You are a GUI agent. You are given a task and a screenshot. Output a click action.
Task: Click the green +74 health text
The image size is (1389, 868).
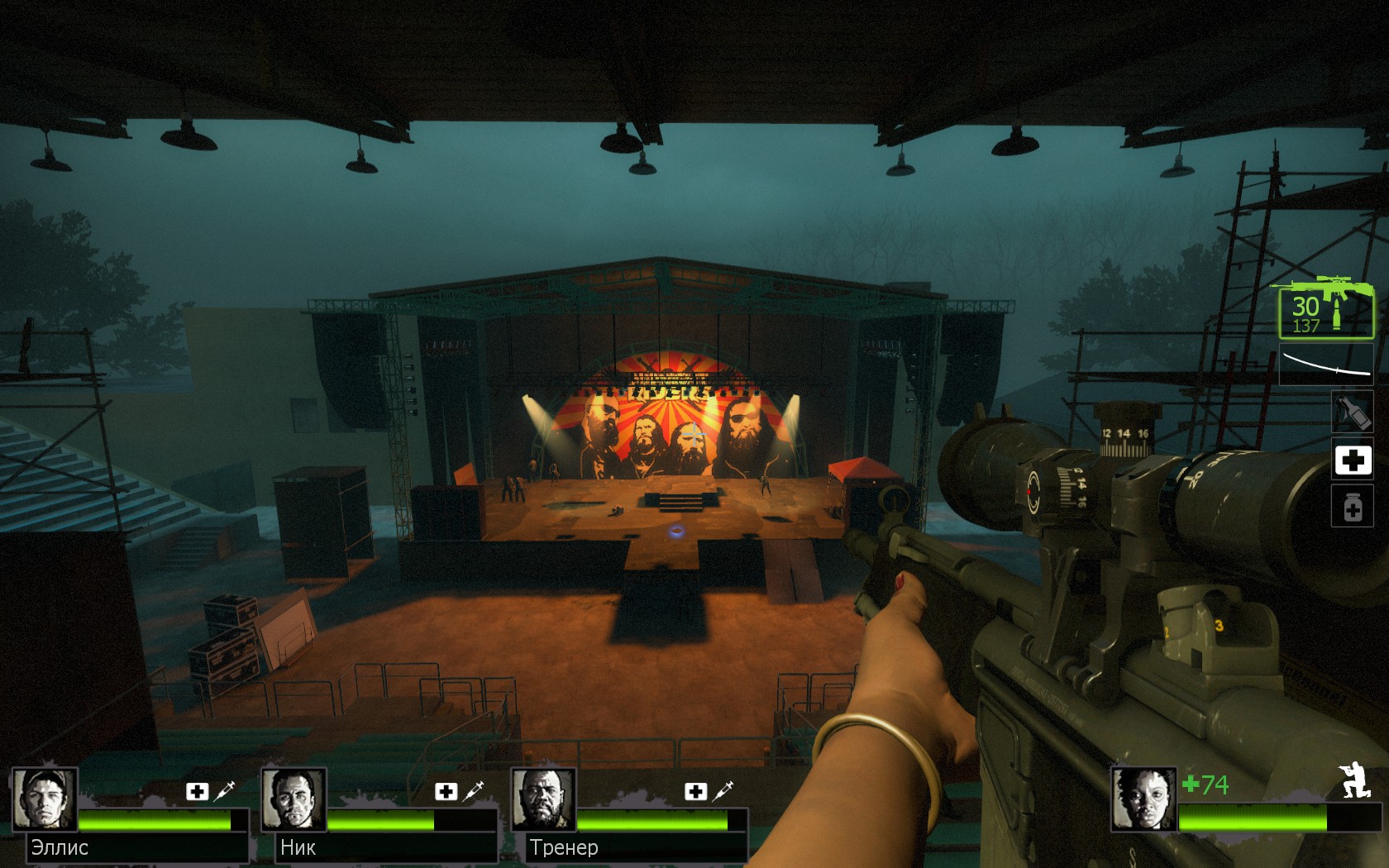point(1207,784)
